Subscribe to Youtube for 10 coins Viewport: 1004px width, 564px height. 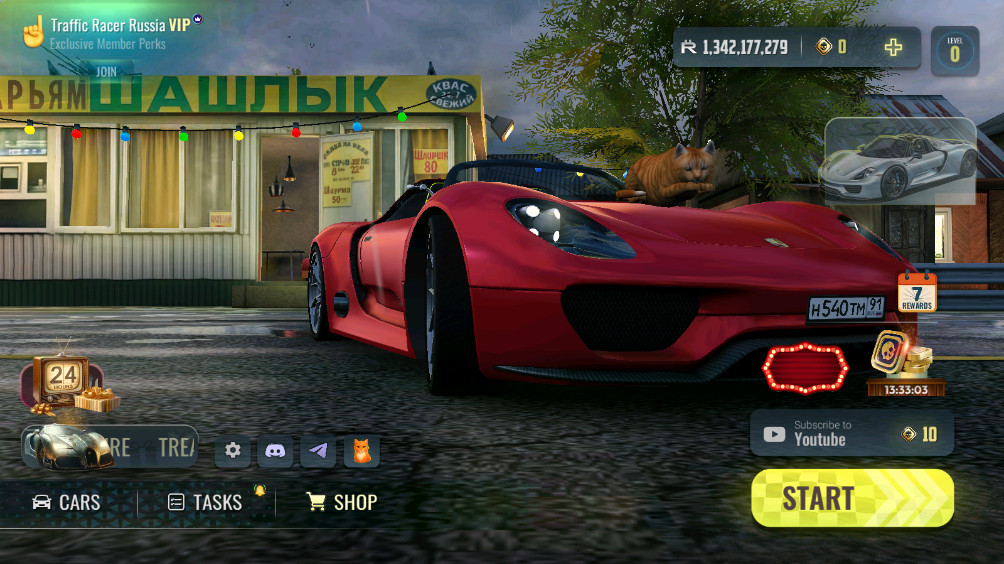tap(851, 434)
